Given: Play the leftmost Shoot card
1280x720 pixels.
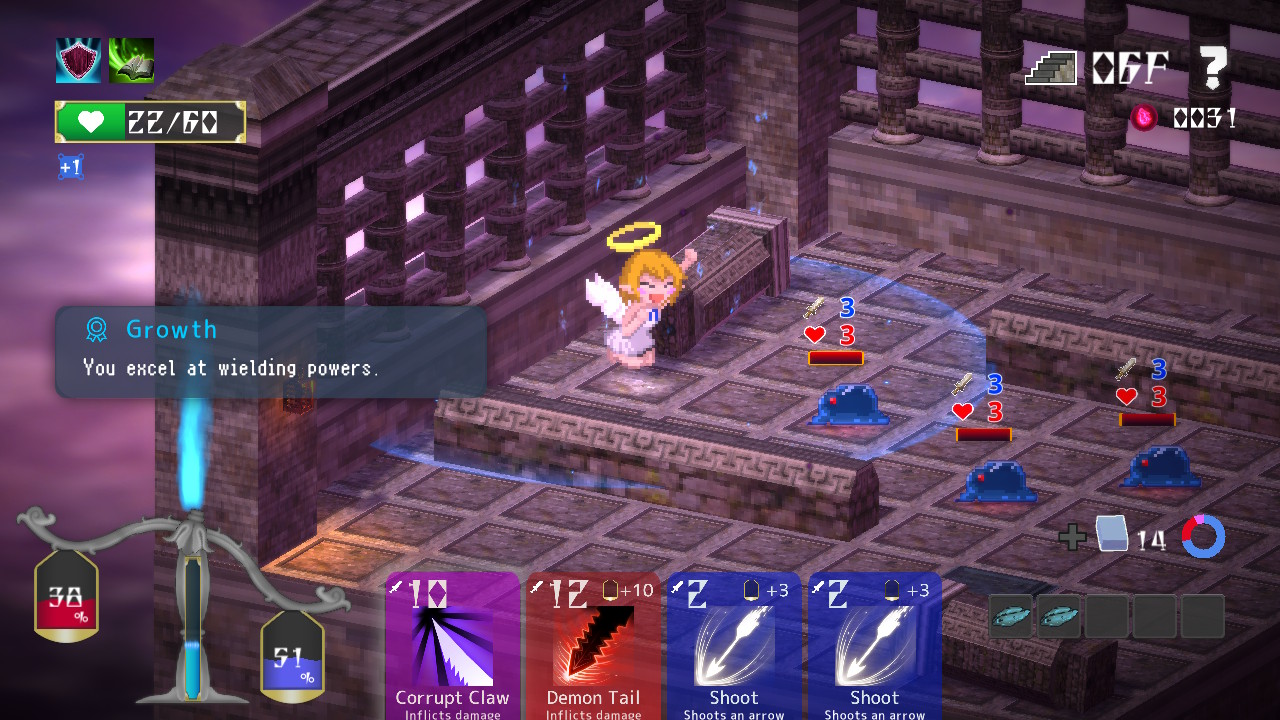Looking at the screenshot, I should click(733, 645).
